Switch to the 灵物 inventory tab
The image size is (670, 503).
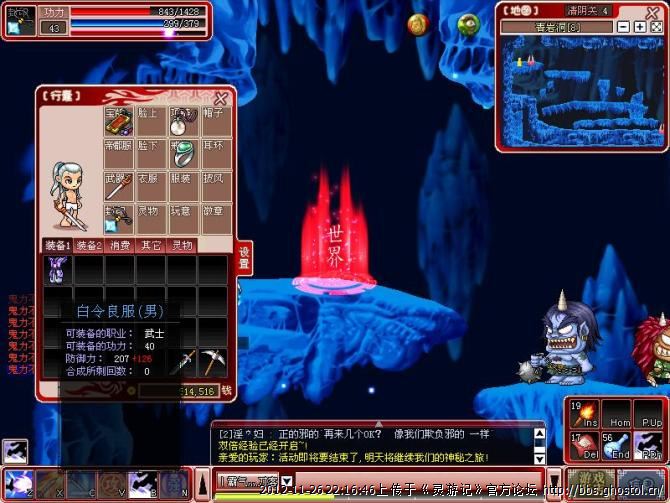pos(182,246)
